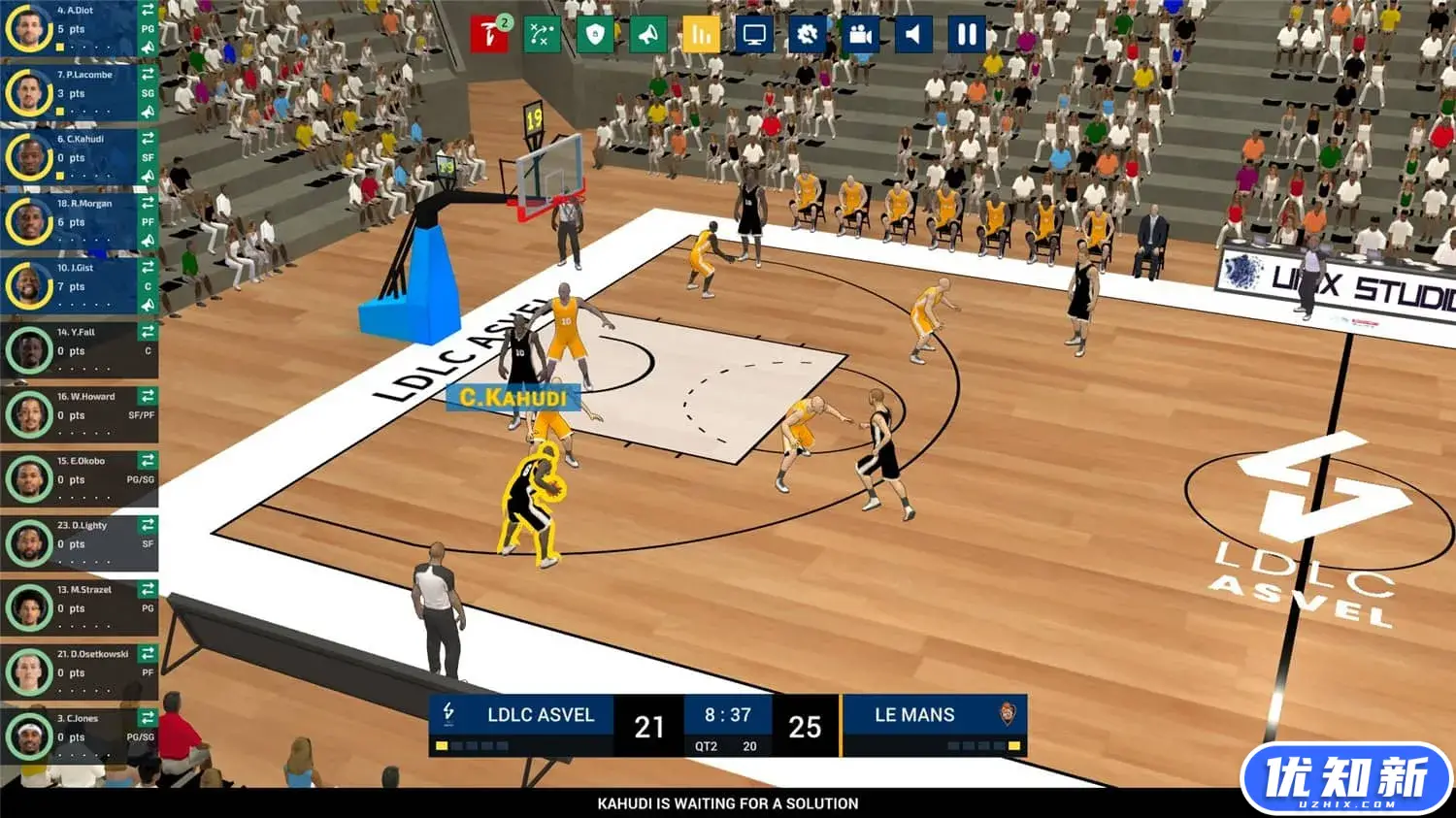Swap J.Gist using his substitution arrows

pyautogui.click(x=148, y=267)
